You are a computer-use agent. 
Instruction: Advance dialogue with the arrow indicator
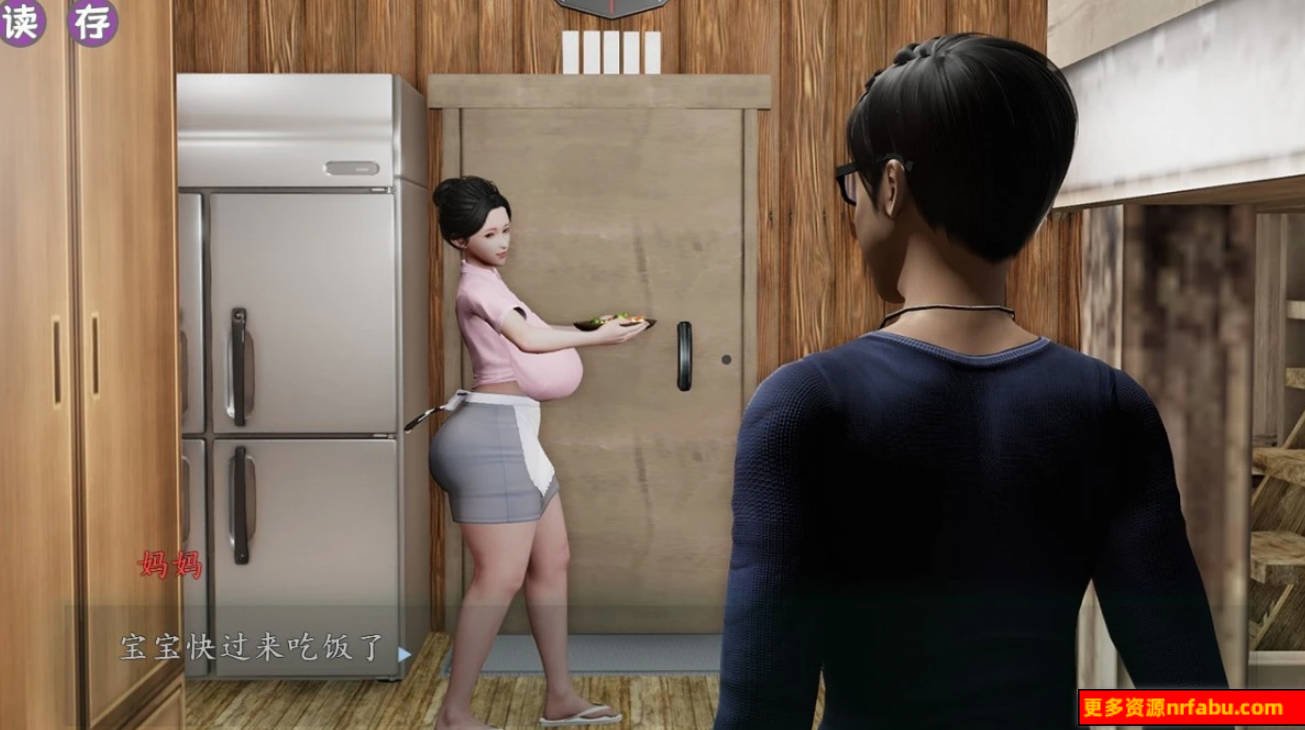pos(404,654)
